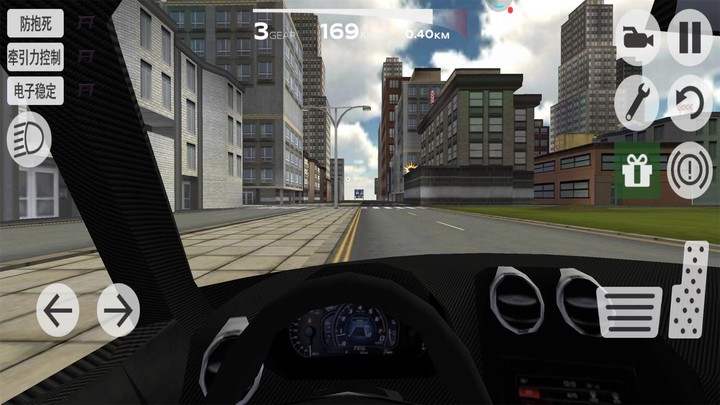Pause the game
Viewport: 720px width, 405px height.
tap(690, 40)
